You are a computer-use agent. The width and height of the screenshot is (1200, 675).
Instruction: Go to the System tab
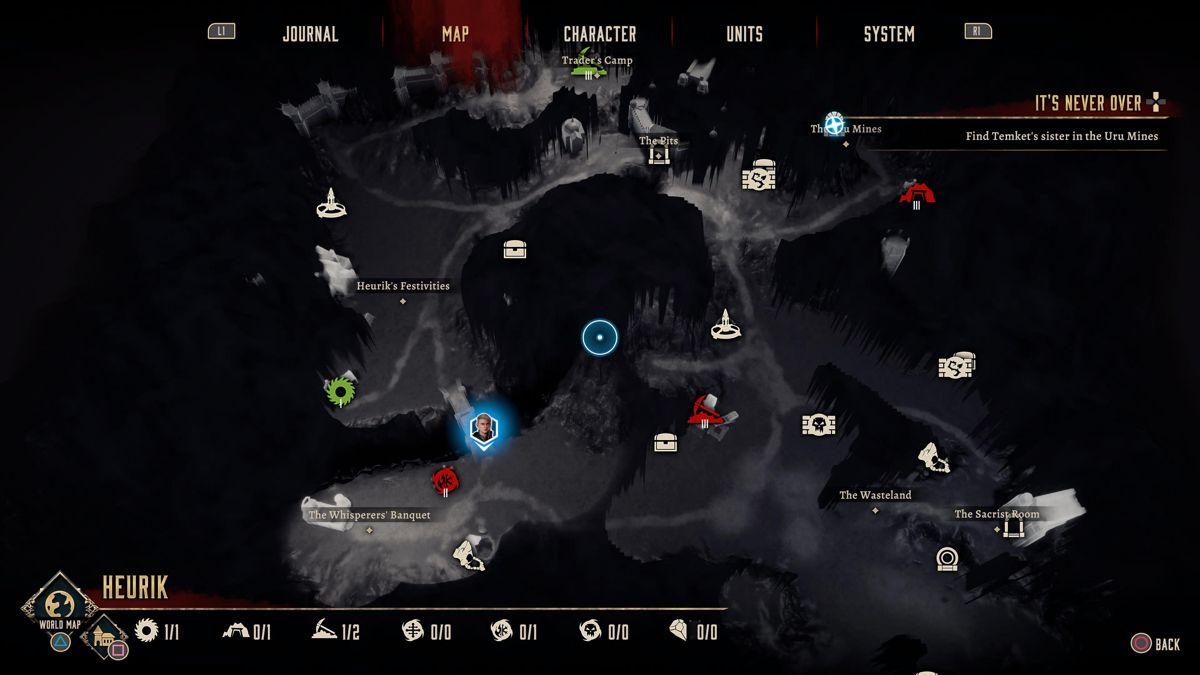tap(888, 34)
